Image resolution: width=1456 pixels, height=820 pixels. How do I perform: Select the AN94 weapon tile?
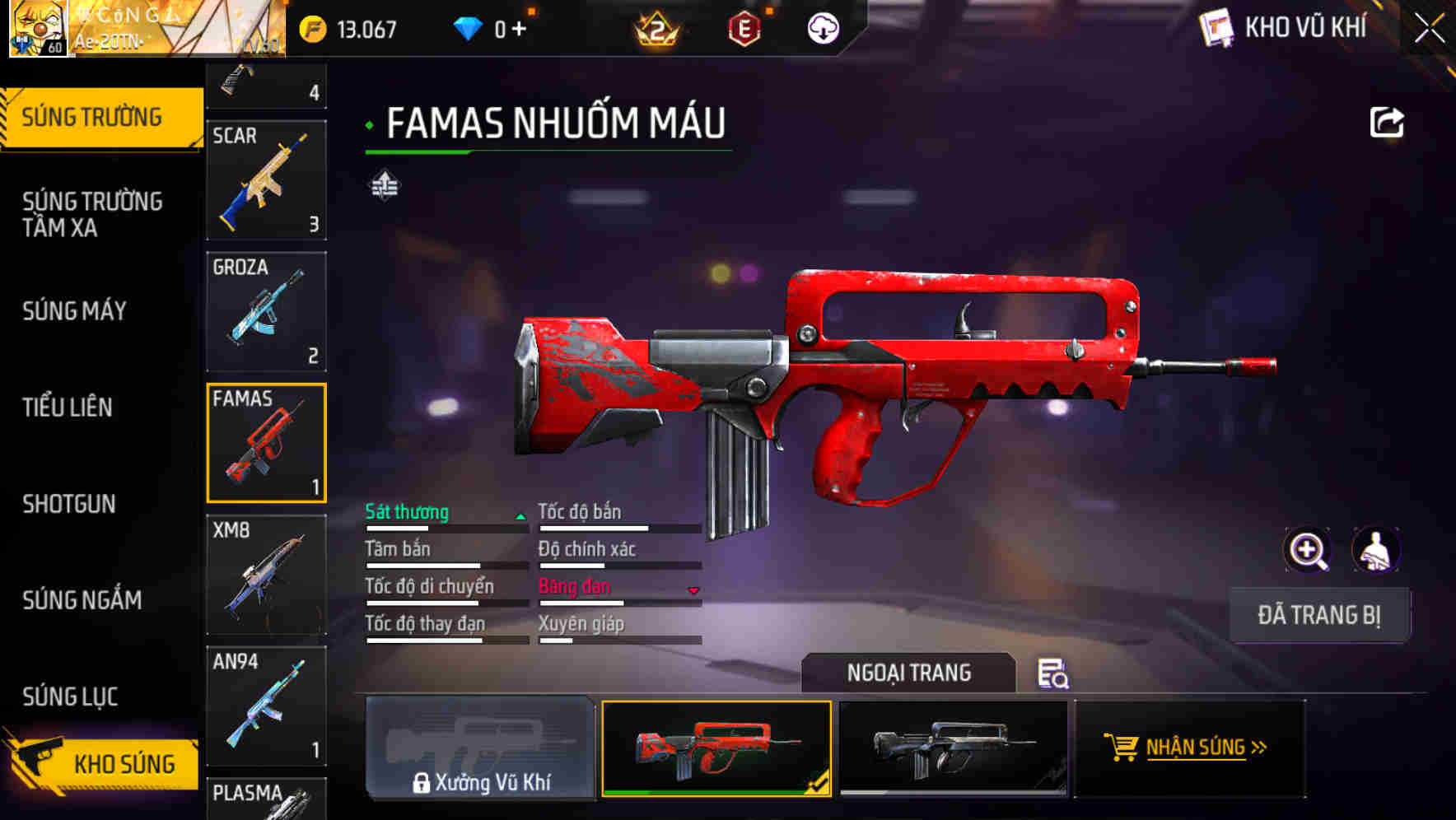[x=266, y=706]
